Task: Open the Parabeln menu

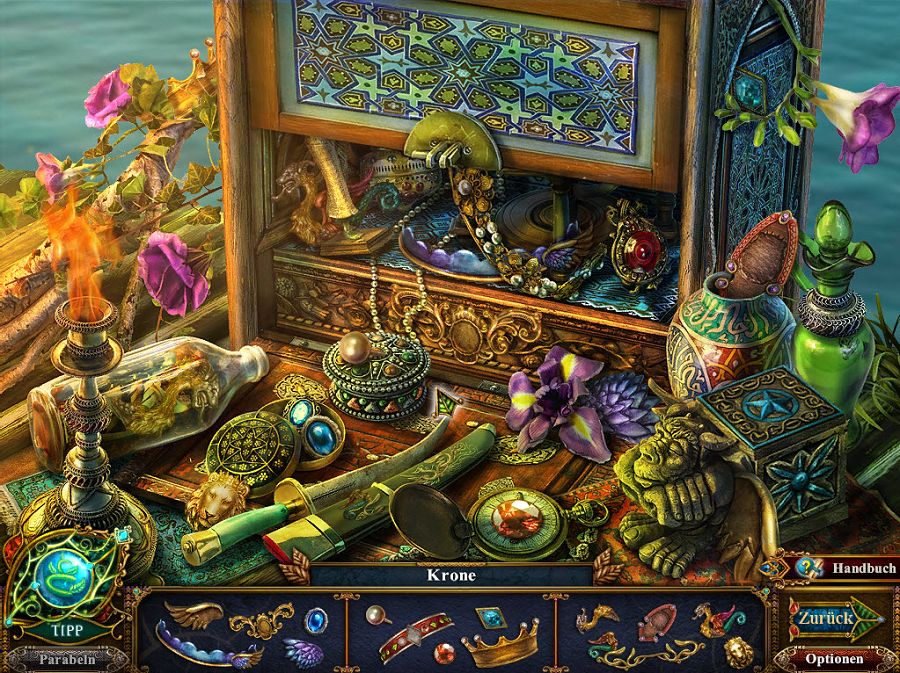Action: point(68,659)
